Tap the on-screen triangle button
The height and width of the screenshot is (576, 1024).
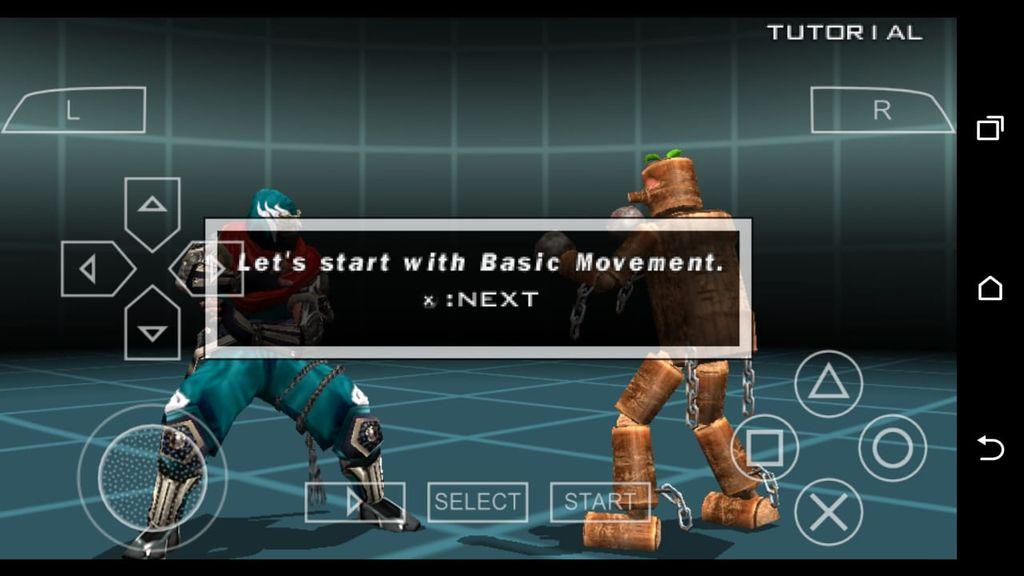point(828,384)
